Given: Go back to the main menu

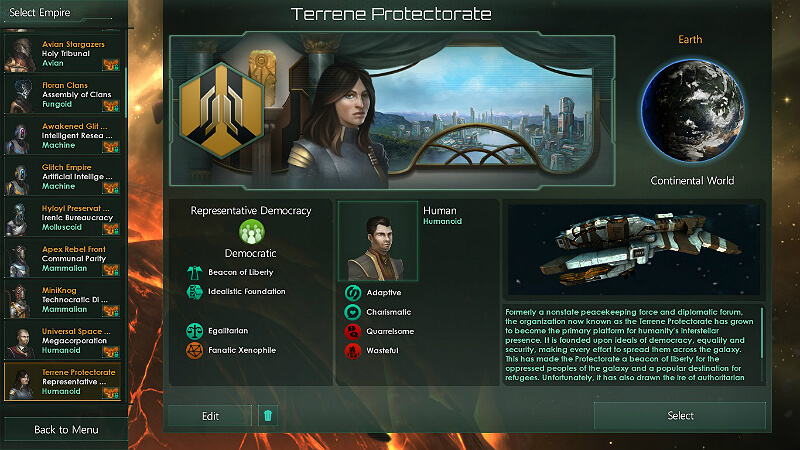Looking at the screenshot, I should pos(65,430).
